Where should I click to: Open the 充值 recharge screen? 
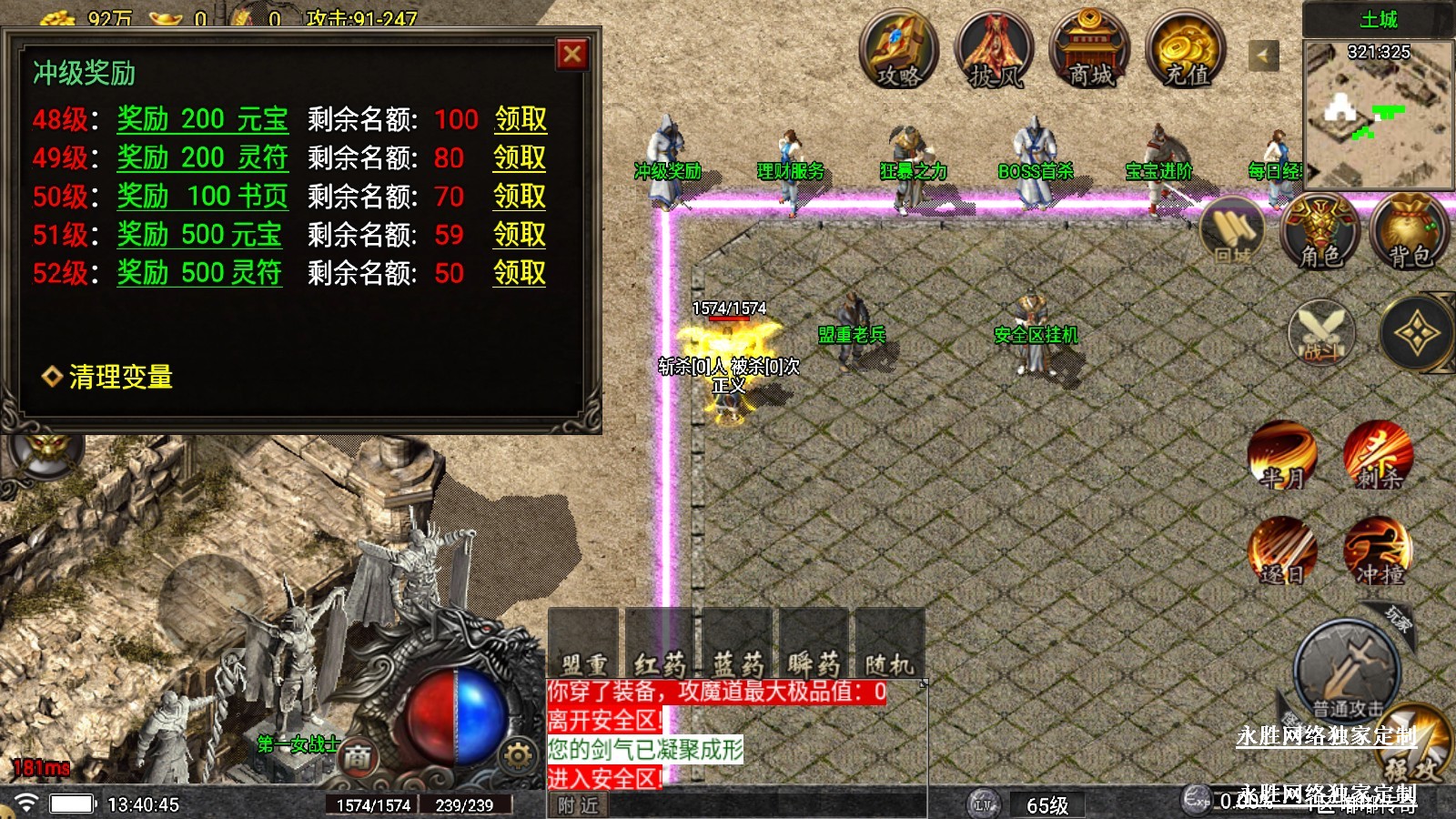(x=1186, y=51)
